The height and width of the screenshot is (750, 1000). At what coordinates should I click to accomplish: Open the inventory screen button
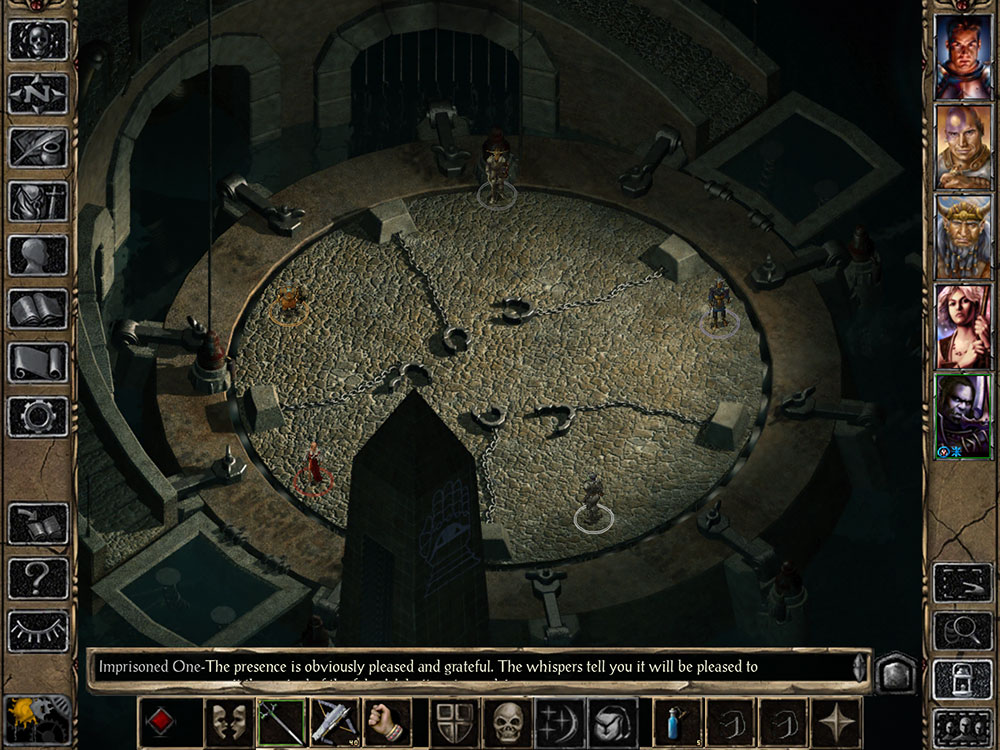[x=38, y=202]
